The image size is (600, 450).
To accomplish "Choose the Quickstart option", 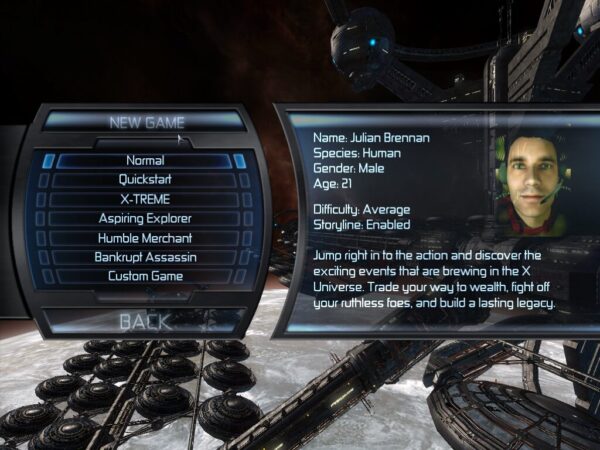I will click(x=145, y=180).
